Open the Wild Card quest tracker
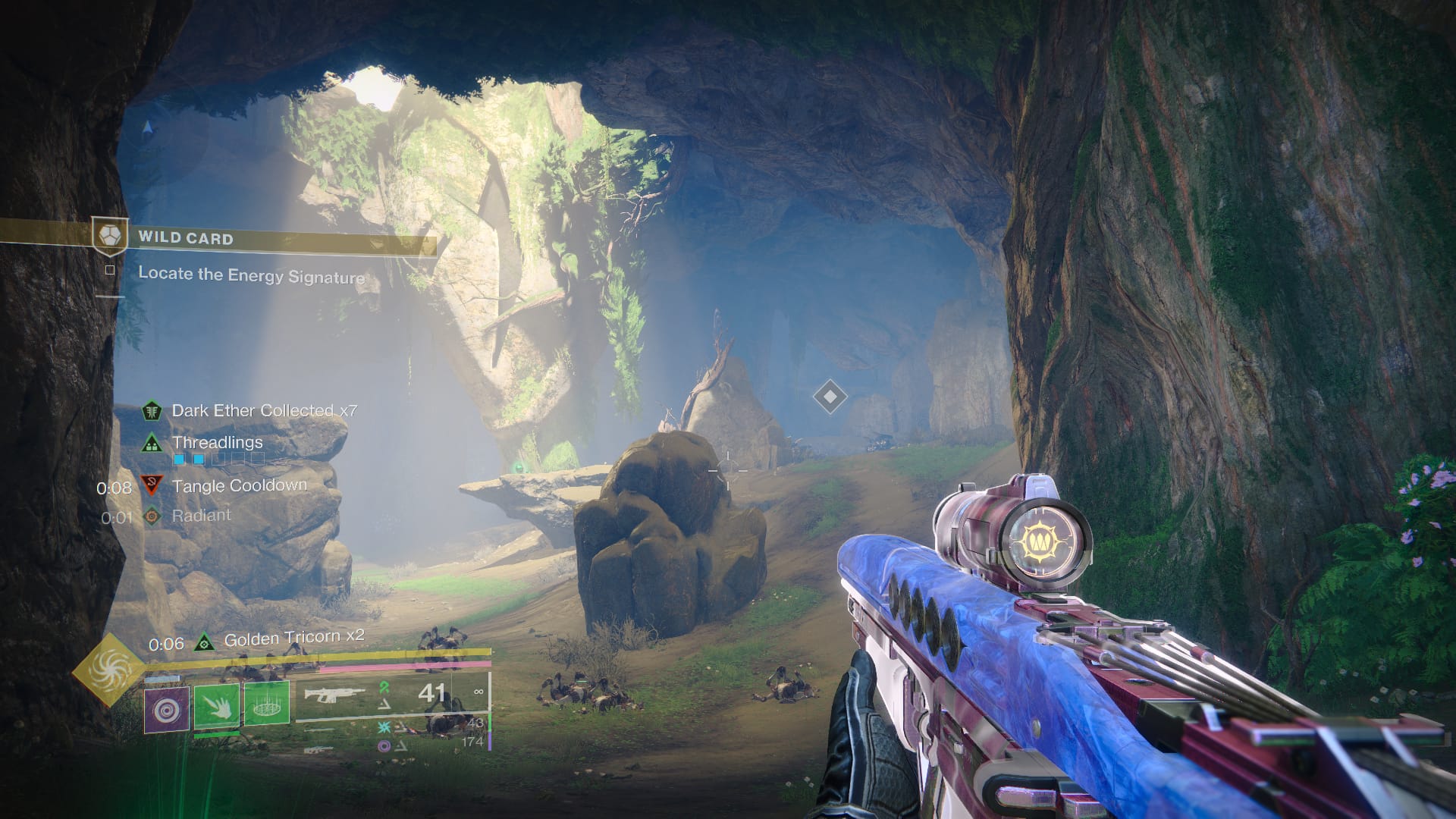This screenshot has width=1456, height=819. click(x=185, y=238)
